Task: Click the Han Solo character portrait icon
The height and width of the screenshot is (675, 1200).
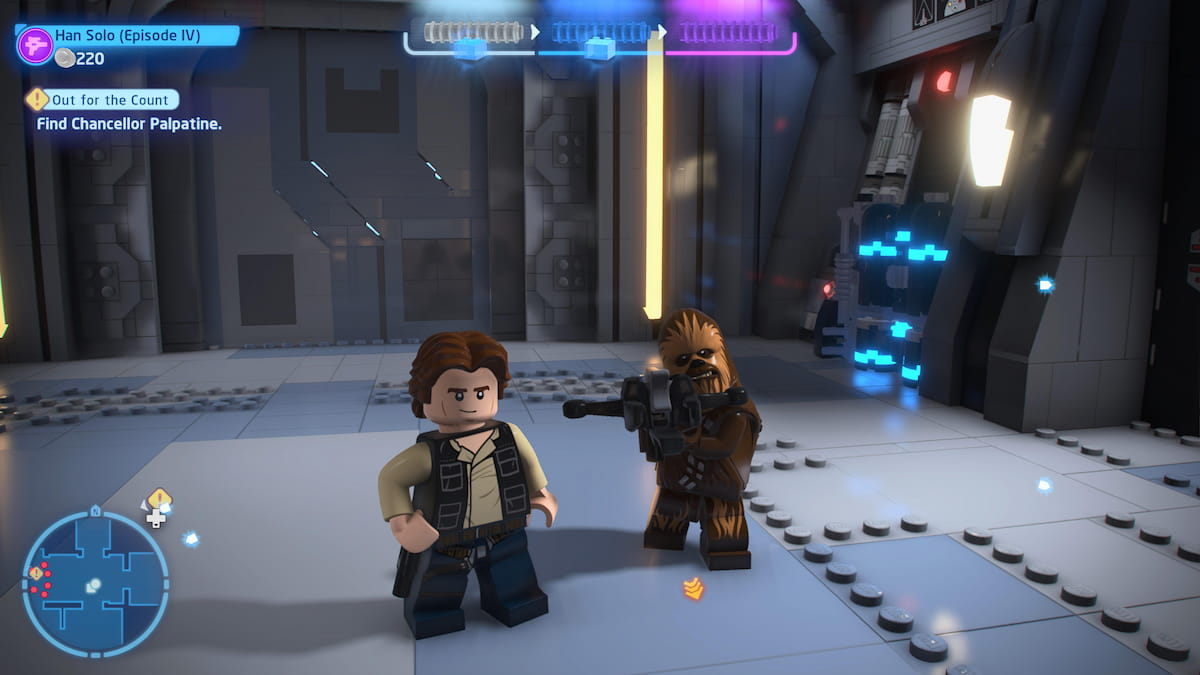Action: pos(35,45)
